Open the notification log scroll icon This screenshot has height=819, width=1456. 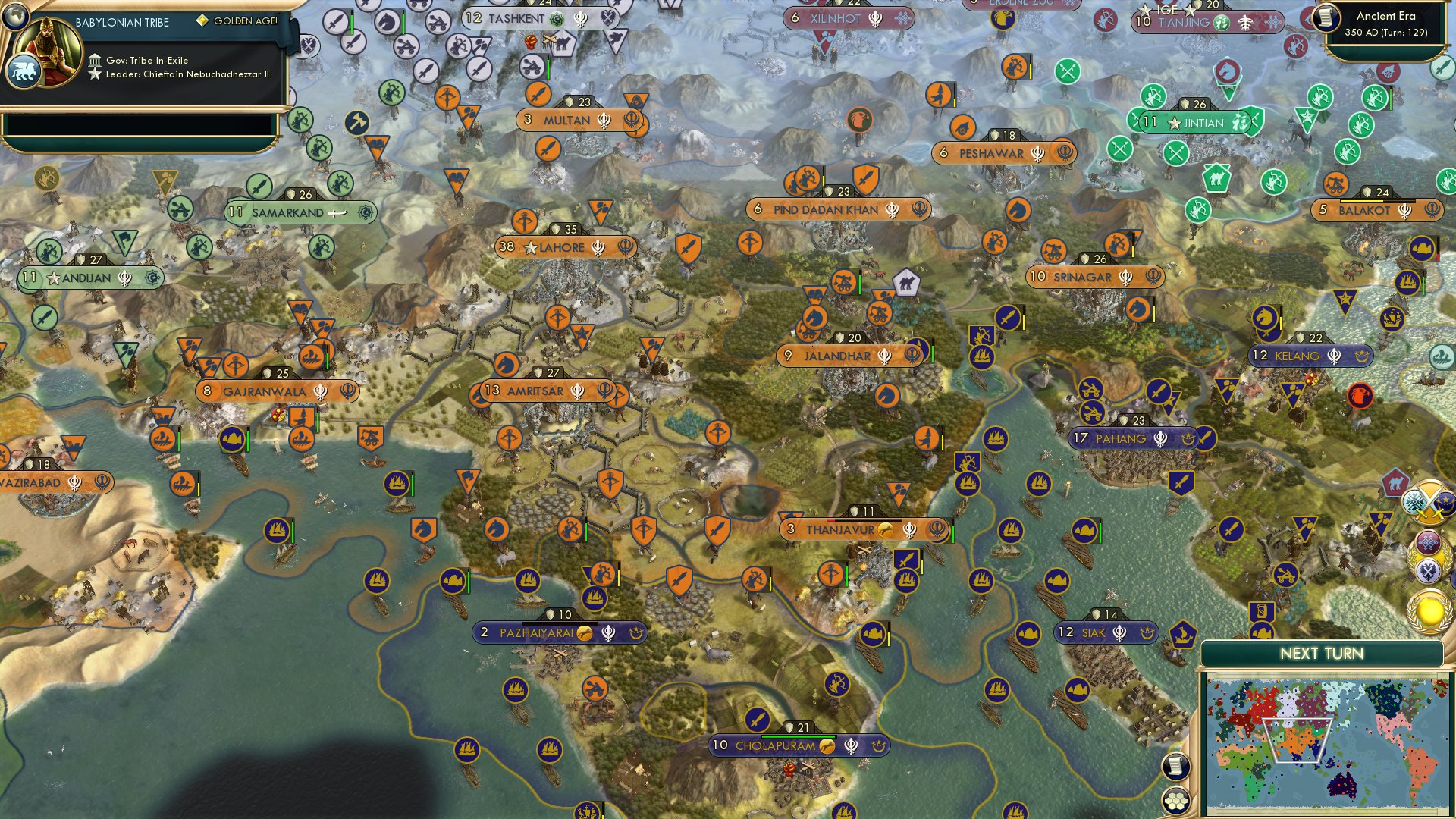tap(1176, 767)
